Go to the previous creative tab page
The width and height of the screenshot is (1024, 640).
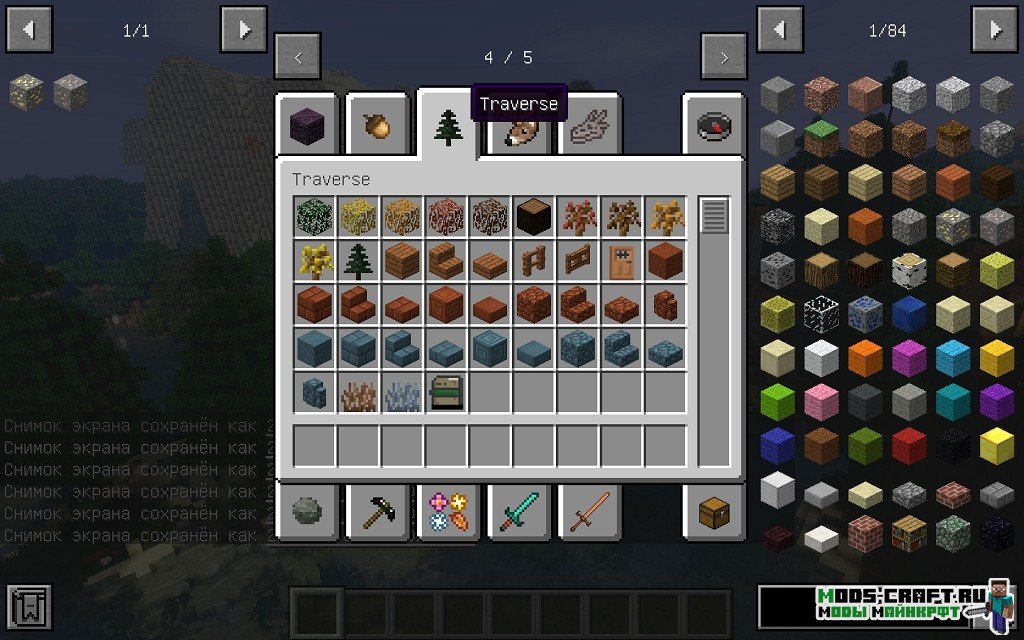pyautogui.click(x=297, y=57)
